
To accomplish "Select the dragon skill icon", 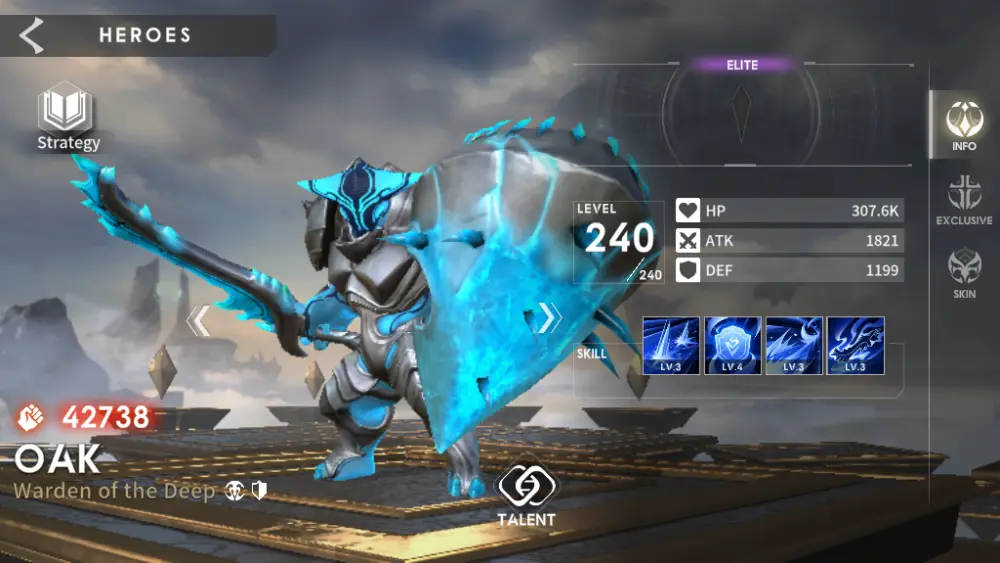I will 856,346.
